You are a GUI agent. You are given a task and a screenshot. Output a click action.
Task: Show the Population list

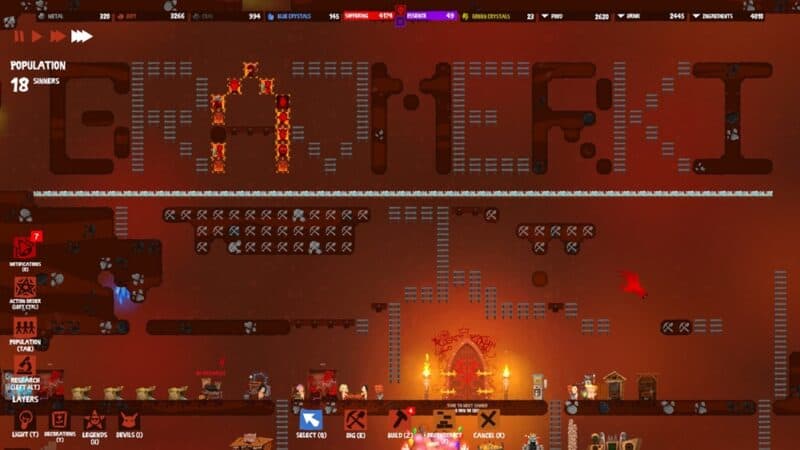coord(25,327)
